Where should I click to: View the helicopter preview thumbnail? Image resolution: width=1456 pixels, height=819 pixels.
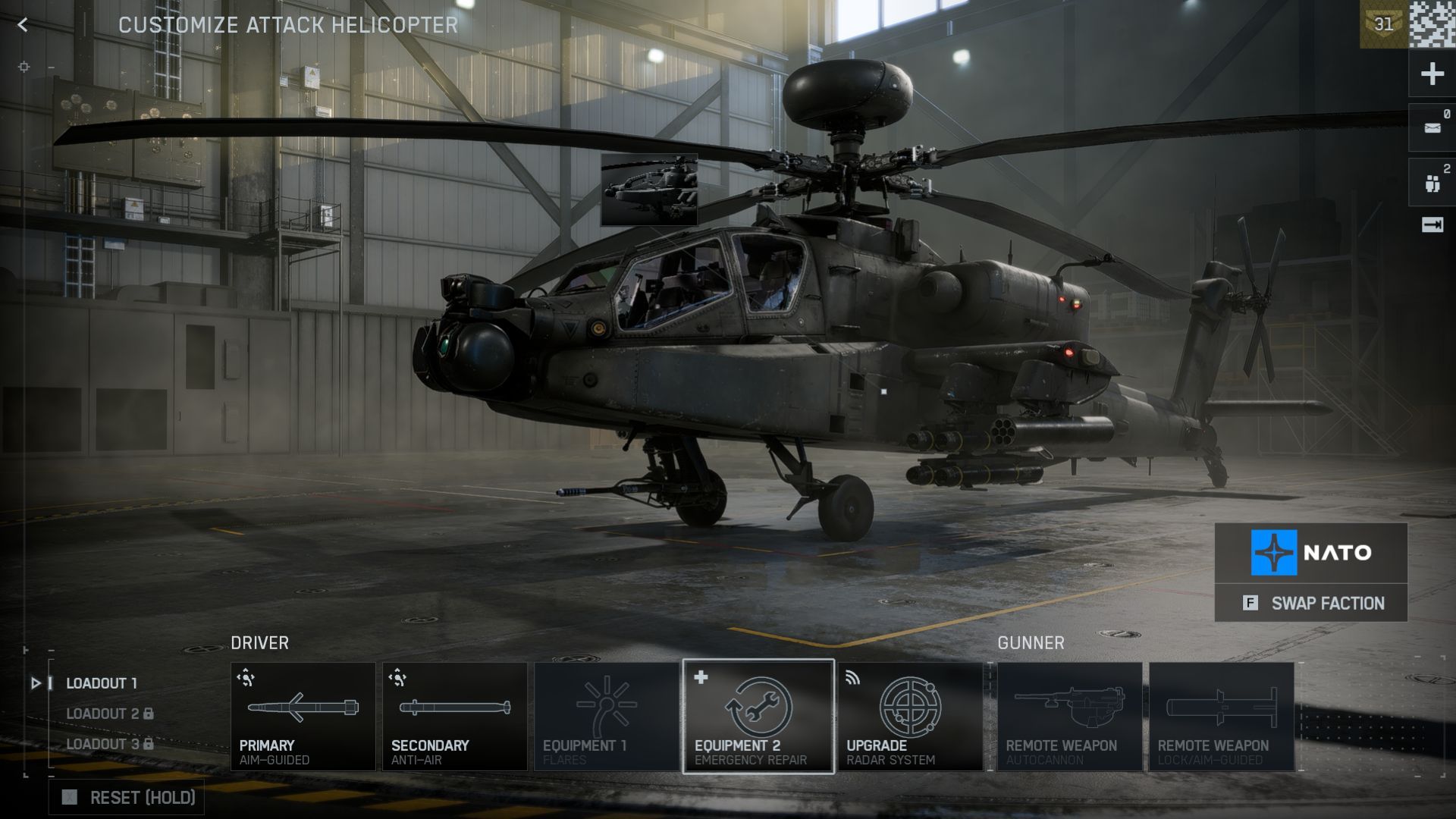pyautogui.click(x=649, y=190)
